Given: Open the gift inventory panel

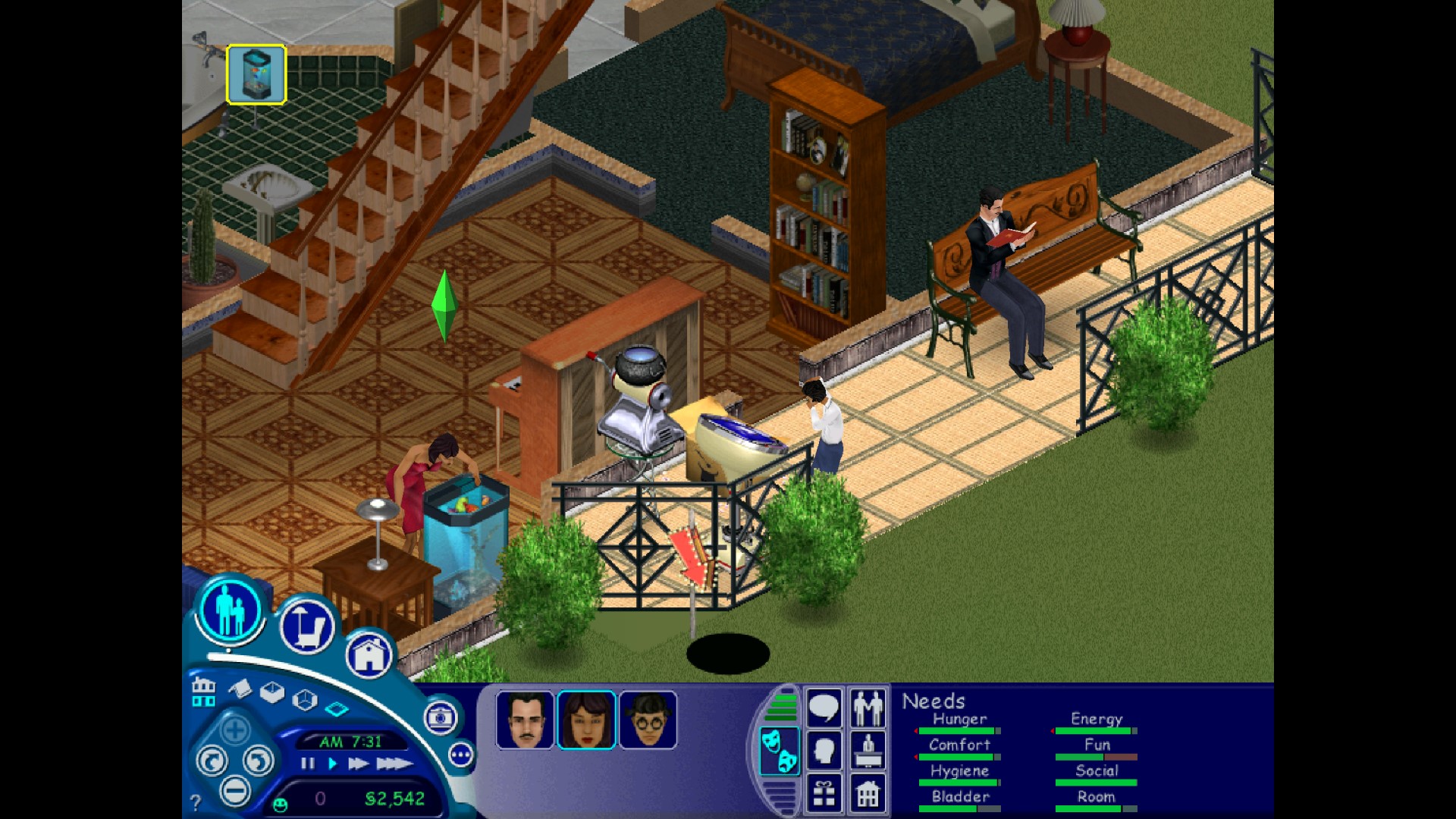Looking at the screenshot, I should point(824,794).
